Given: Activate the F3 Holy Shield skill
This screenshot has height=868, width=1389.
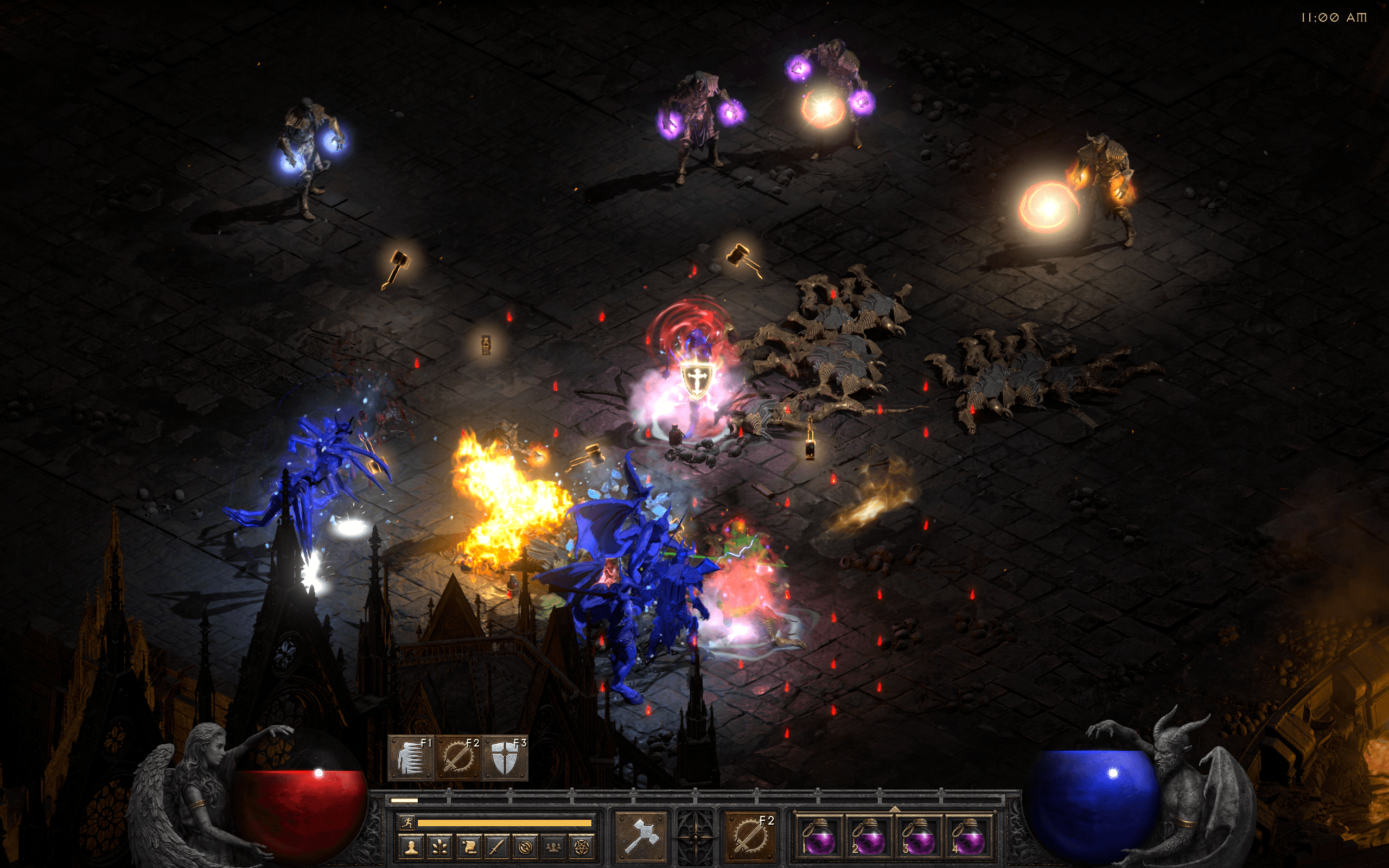Looking at the screenshot, I should pyautogui.click(x=505, y=758).
